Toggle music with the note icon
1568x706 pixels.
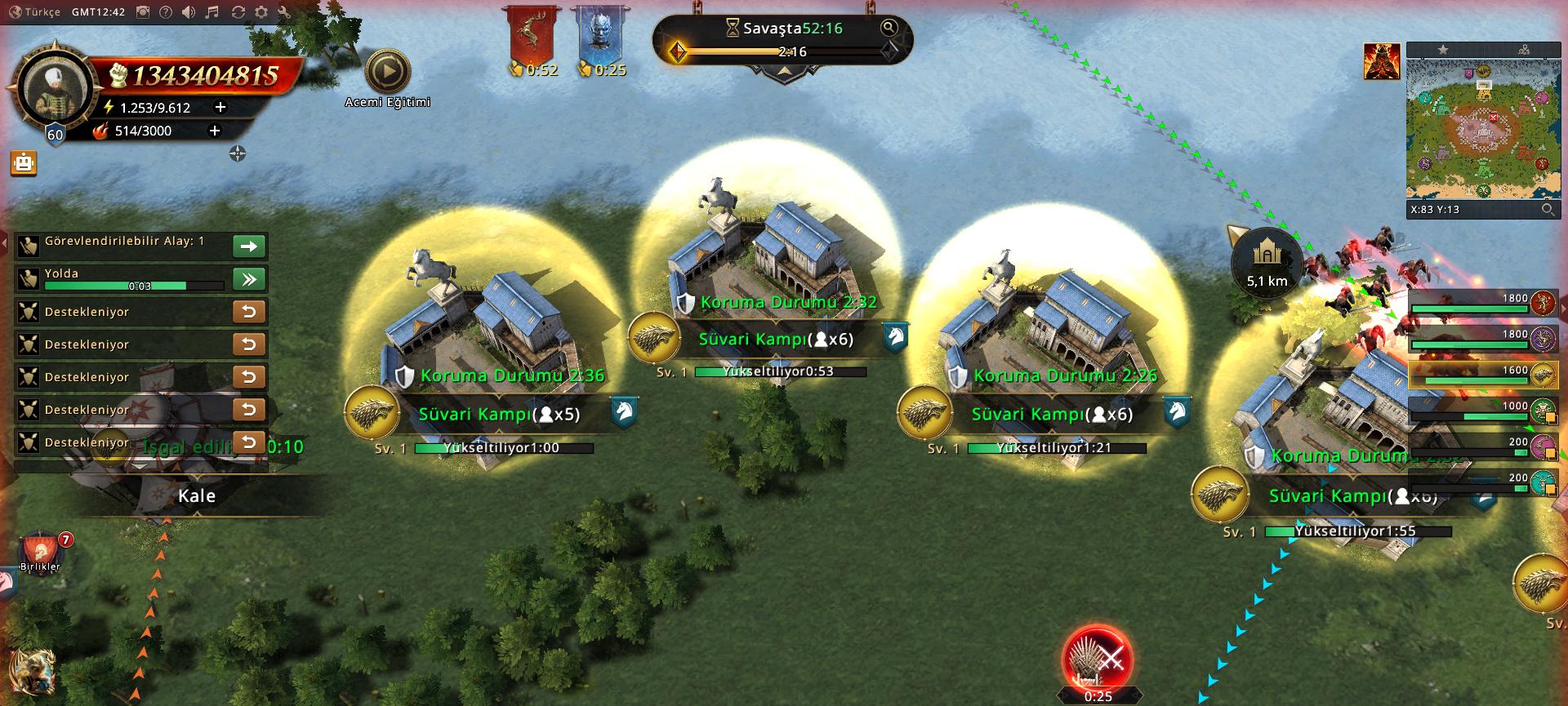212,12
